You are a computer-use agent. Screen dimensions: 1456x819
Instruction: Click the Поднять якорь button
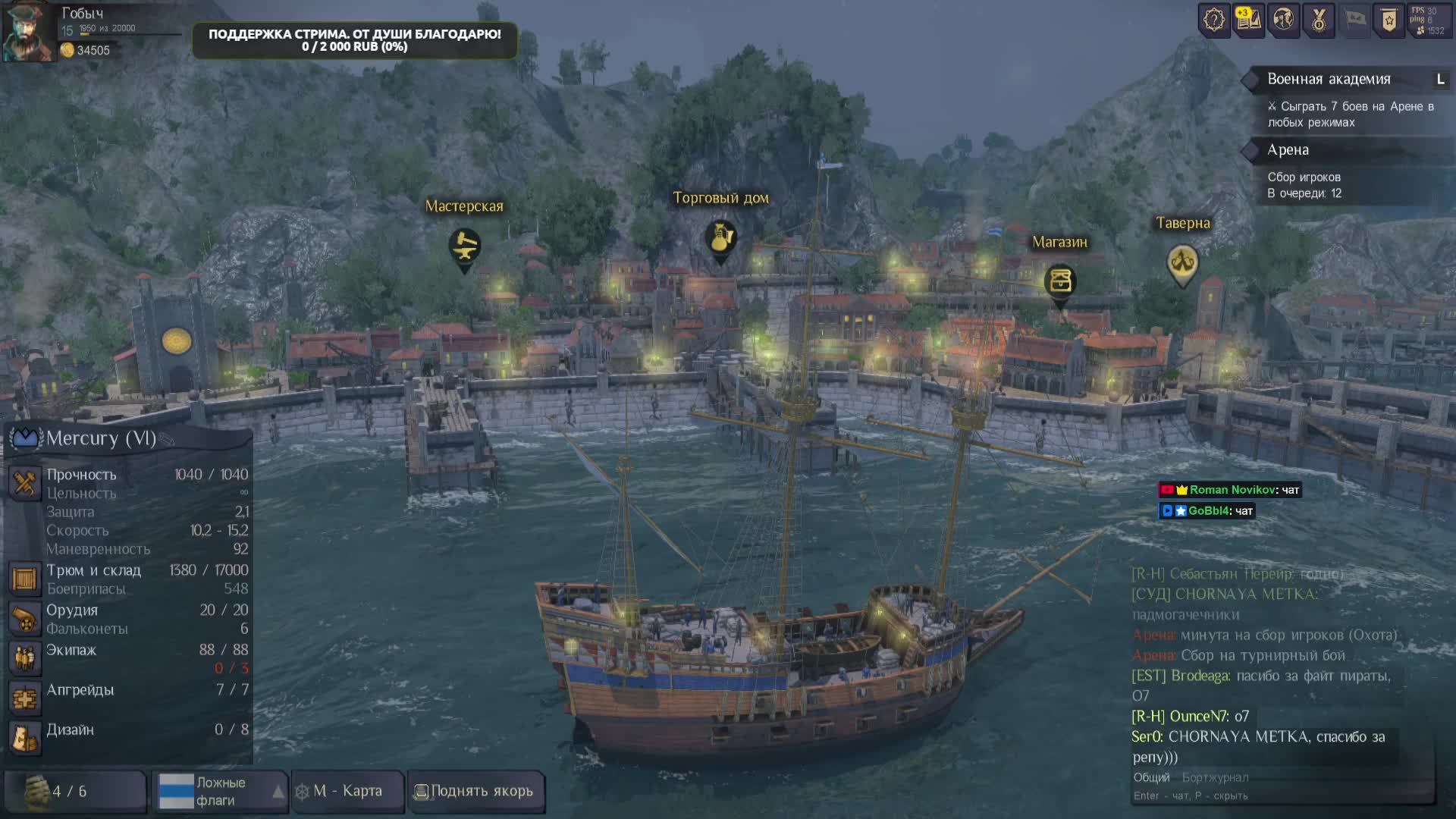(x=475, y=791)
